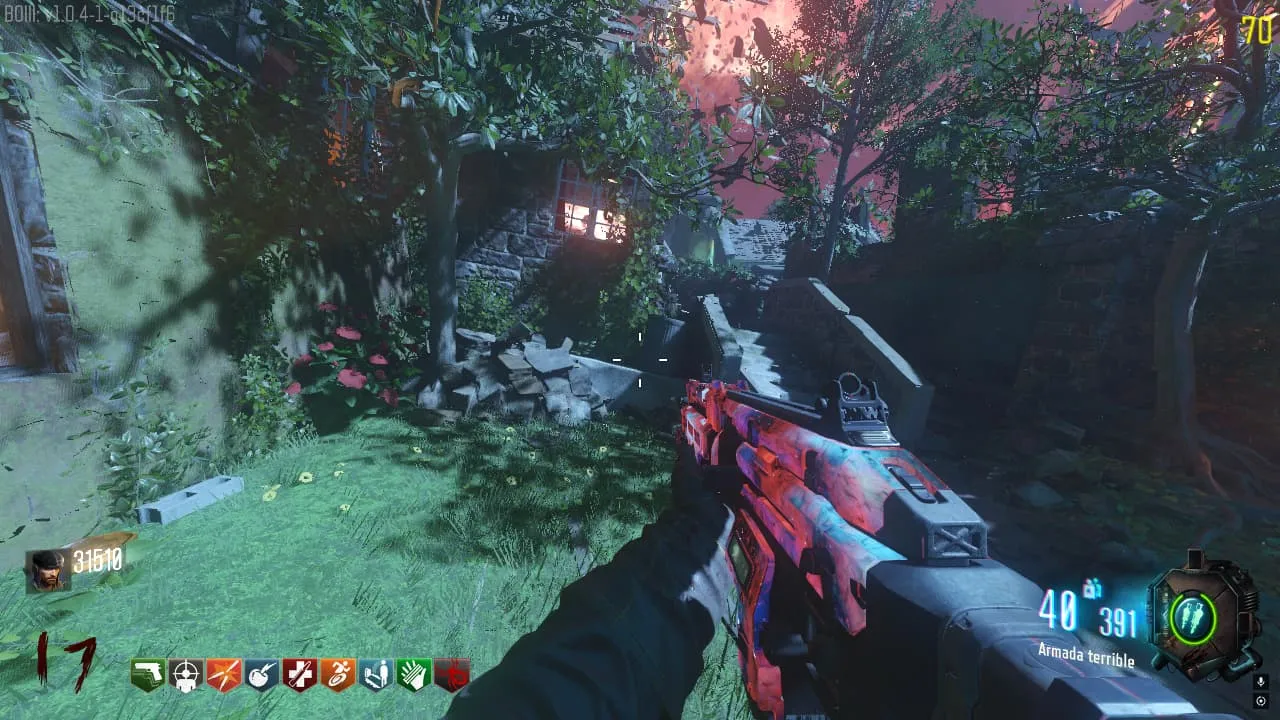The width and height of the screenshot is (1280, 720).
Task: Toggle the microphone overlay button
Action: point(1262,681)
